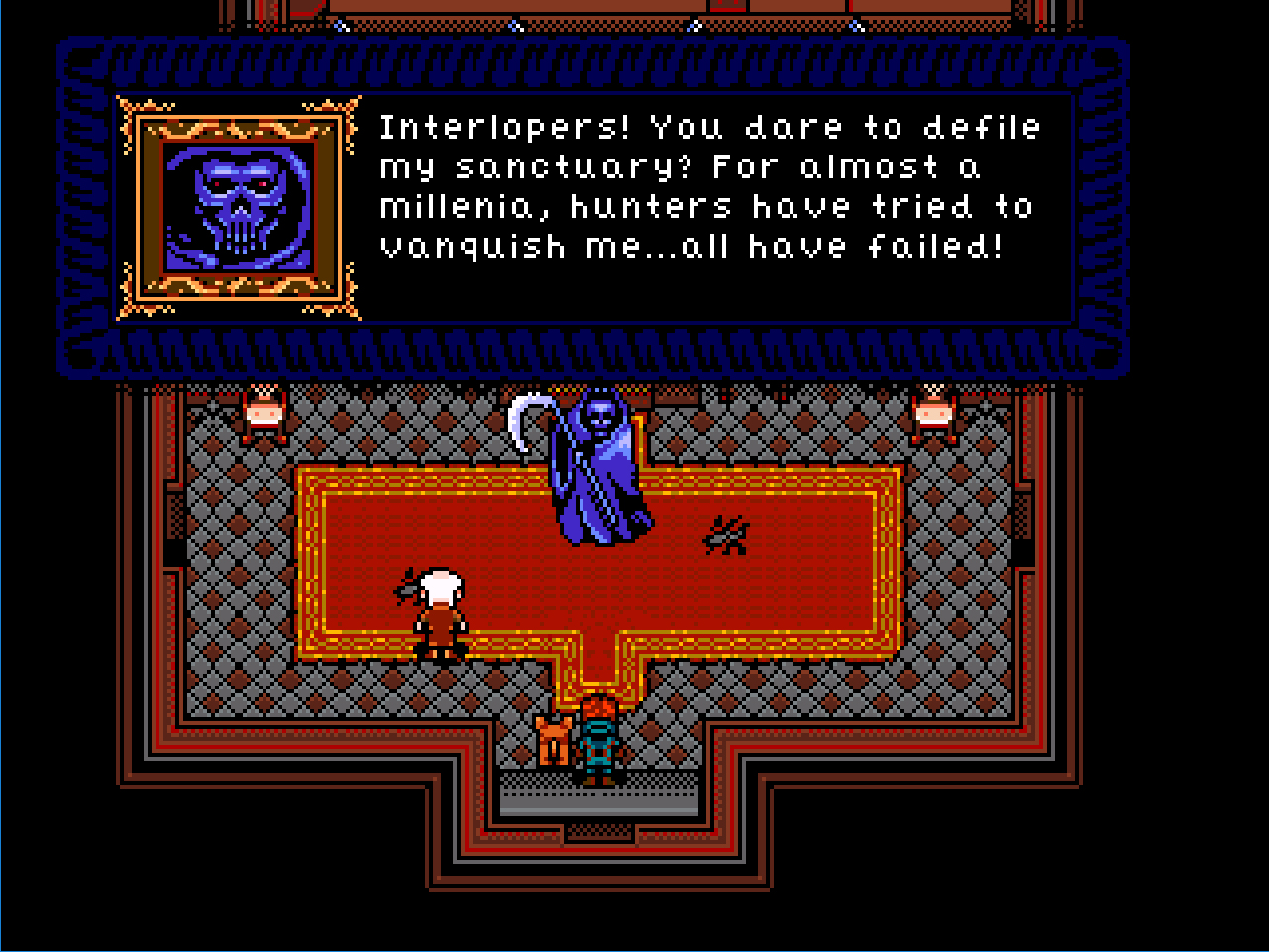The height and width of the screenshot is (952, 1269).
Task: Click the dead bat on the red carpet
Action: pyautogui.click(x=726, y=536)
